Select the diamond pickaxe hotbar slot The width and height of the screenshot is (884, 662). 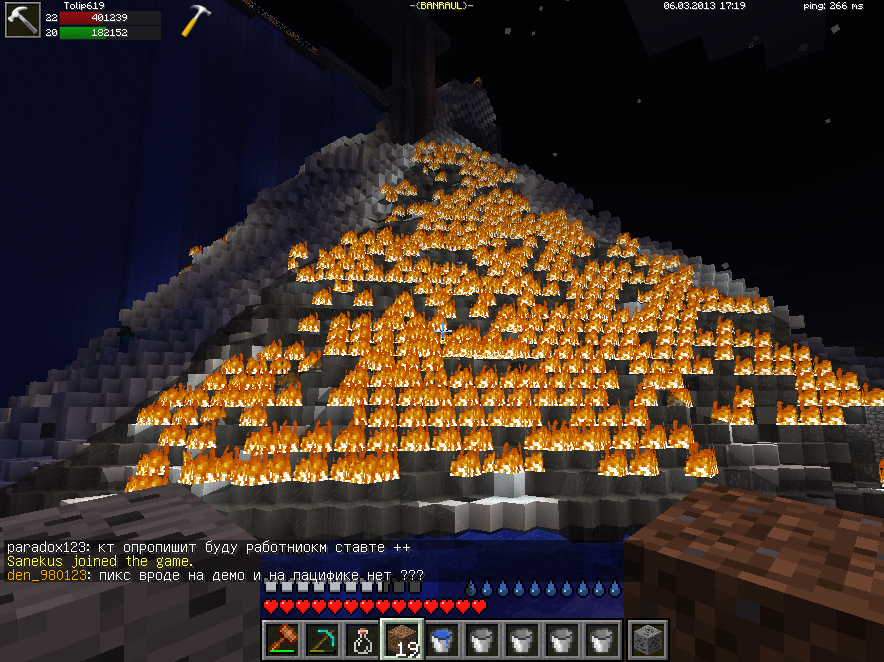322,639
